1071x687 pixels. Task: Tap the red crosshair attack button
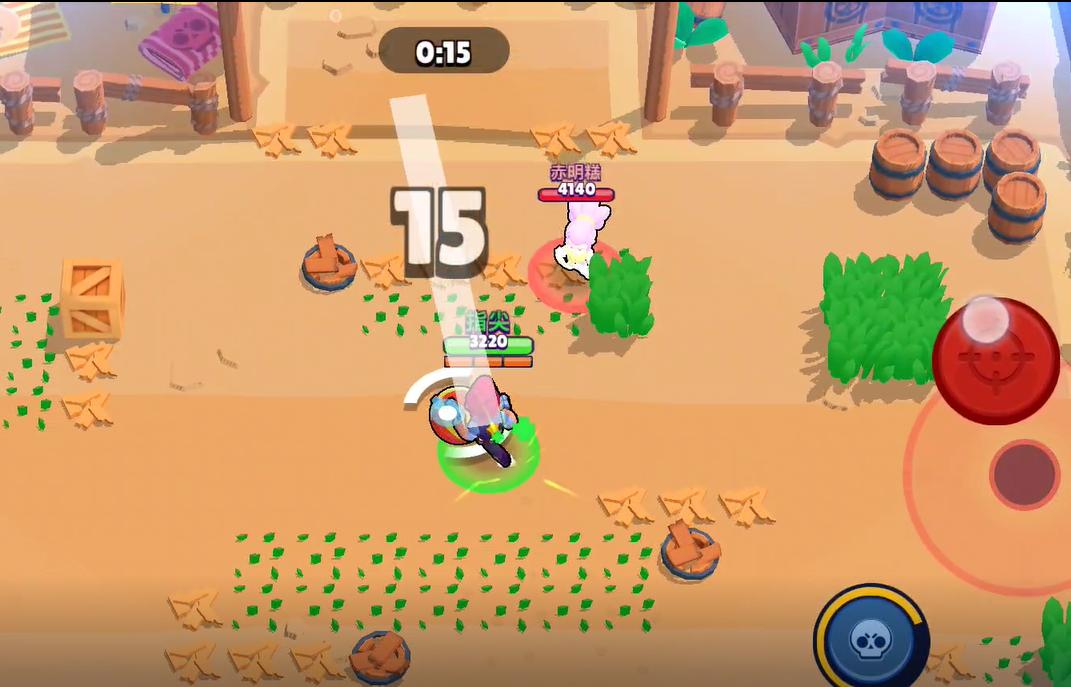click(995, 361)
